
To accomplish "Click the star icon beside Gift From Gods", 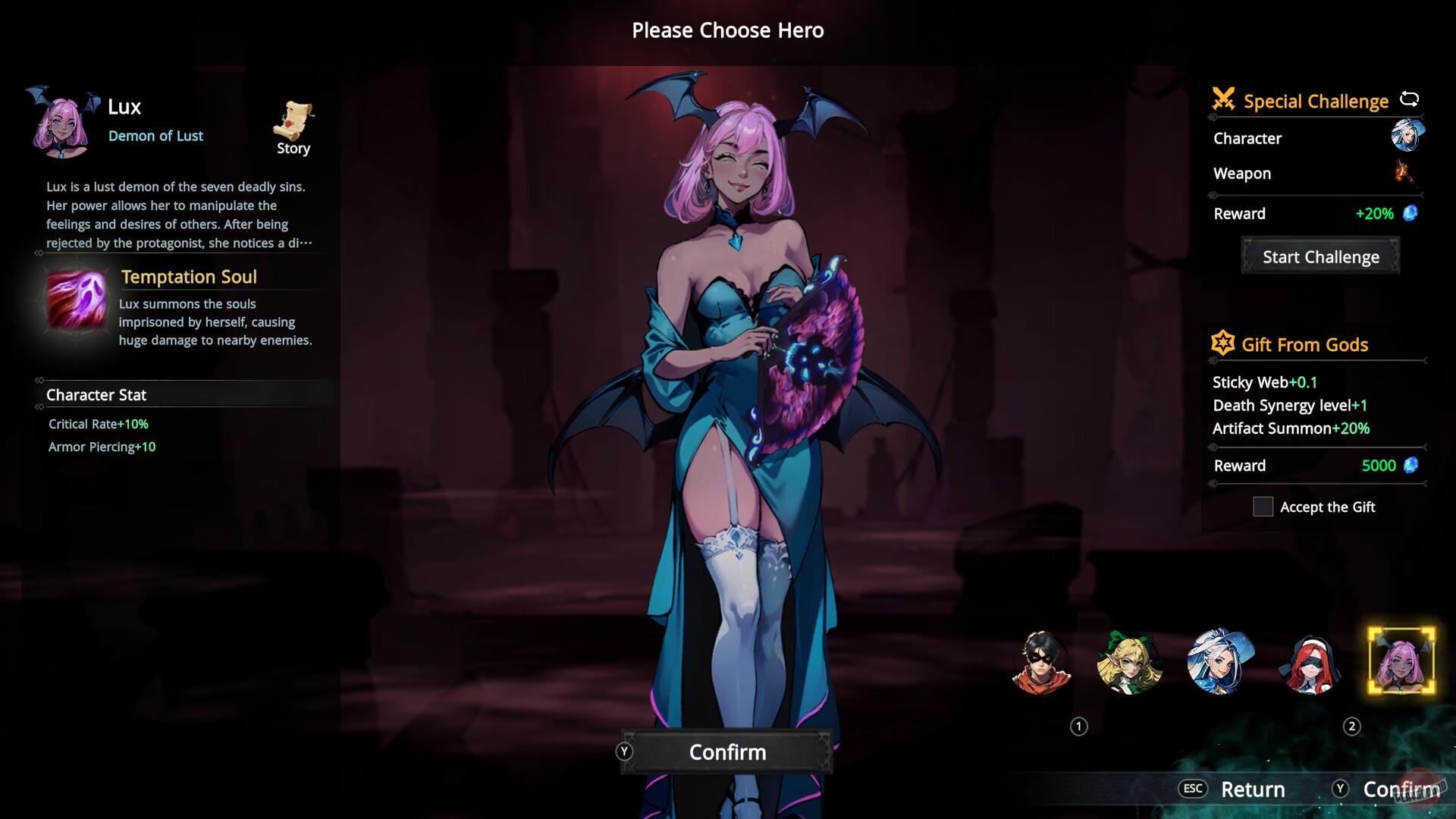I will click(1223, 343).
